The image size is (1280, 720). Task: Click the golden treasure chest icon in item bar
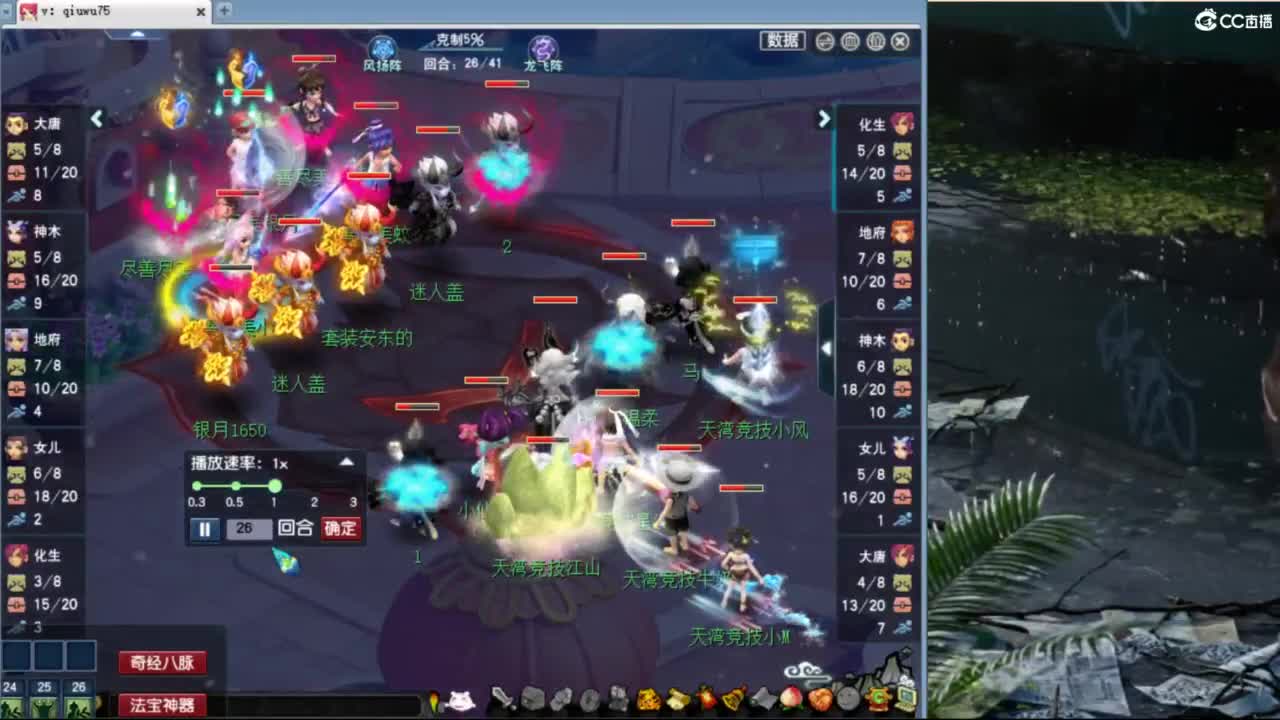649,702
